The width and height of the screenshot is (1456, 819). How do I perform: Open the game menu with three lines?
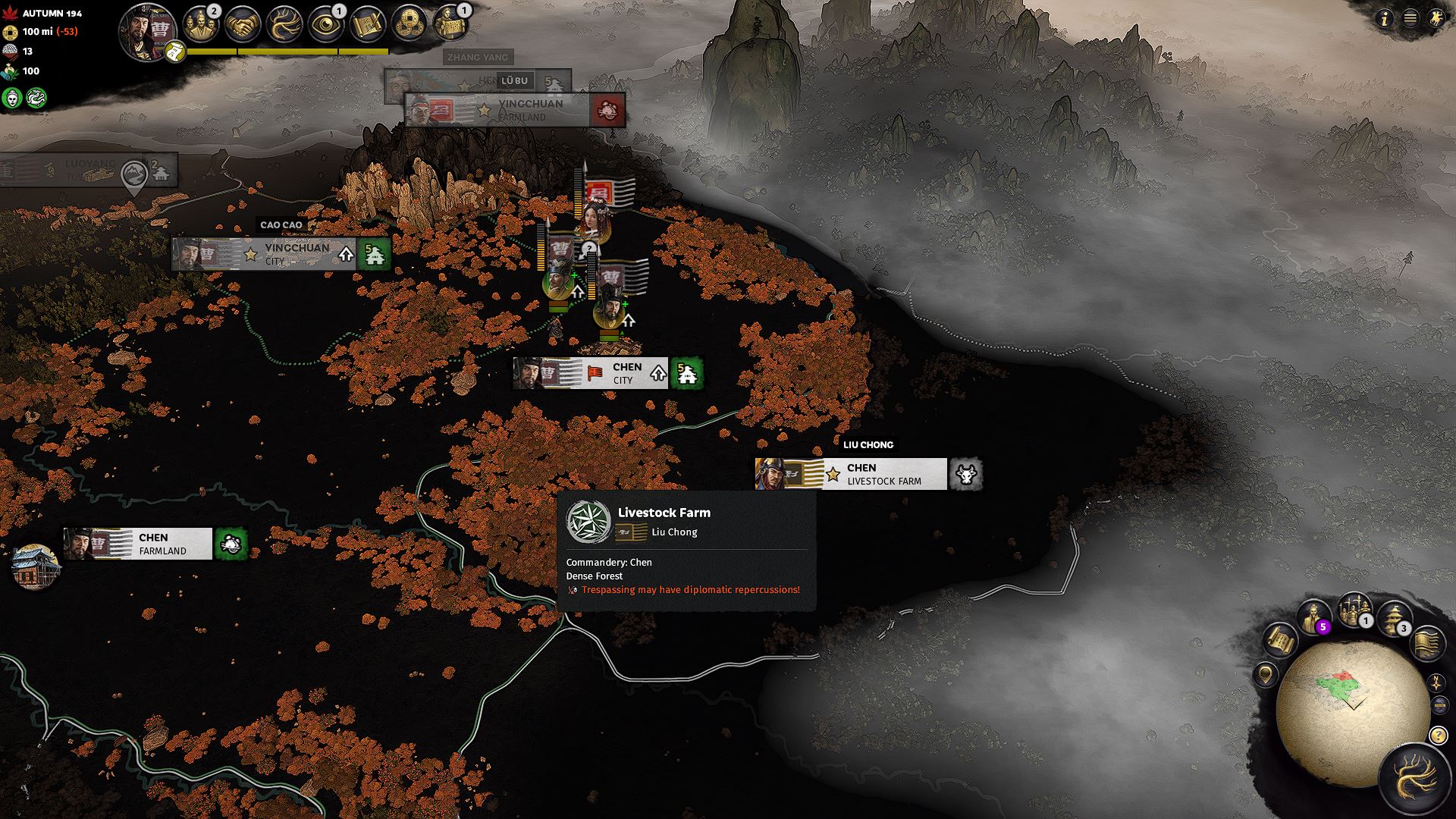1410,19
